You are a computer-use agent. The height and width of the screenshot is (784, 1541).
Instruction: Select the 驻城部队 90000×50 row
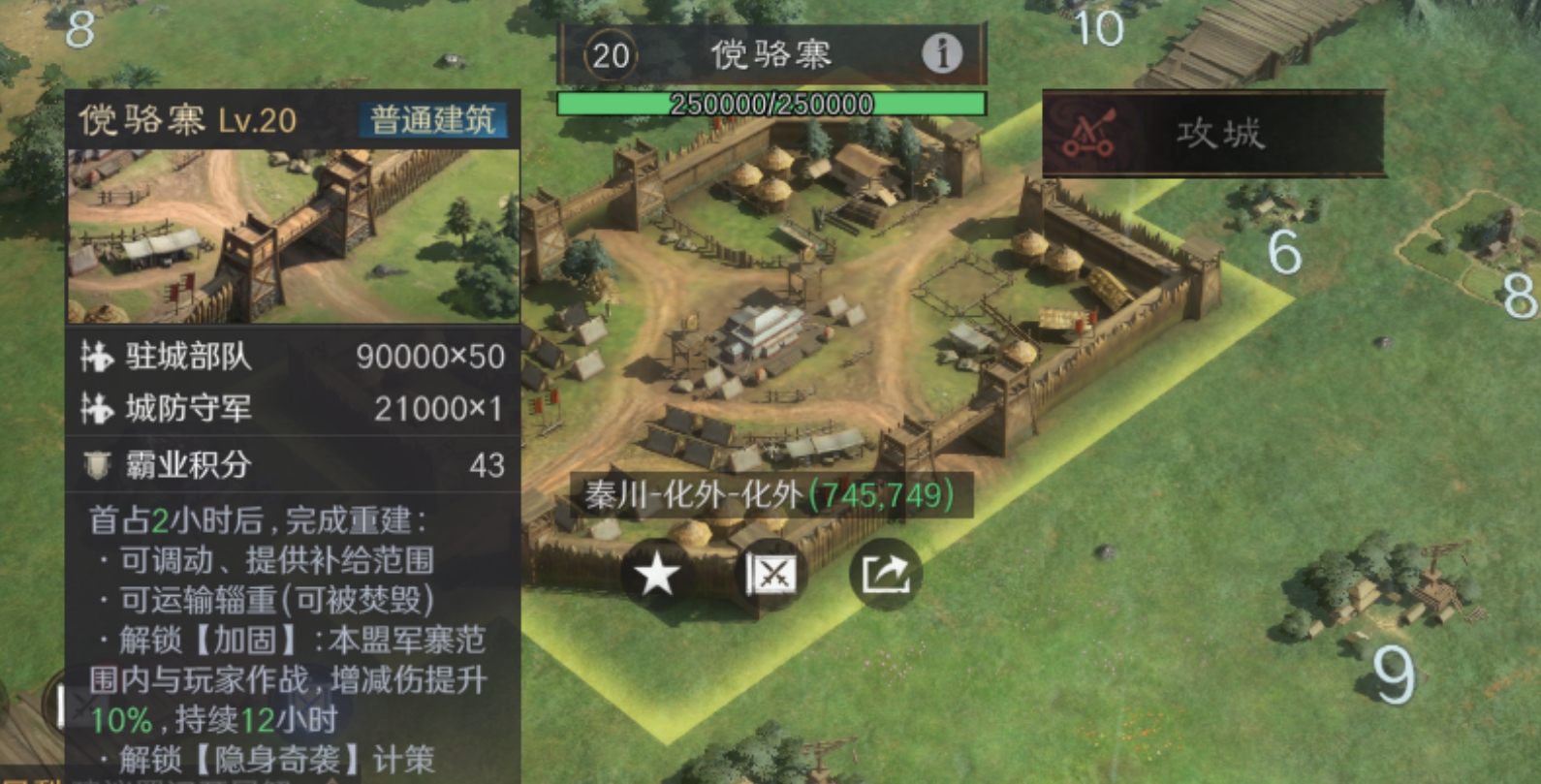click(291, 358)
